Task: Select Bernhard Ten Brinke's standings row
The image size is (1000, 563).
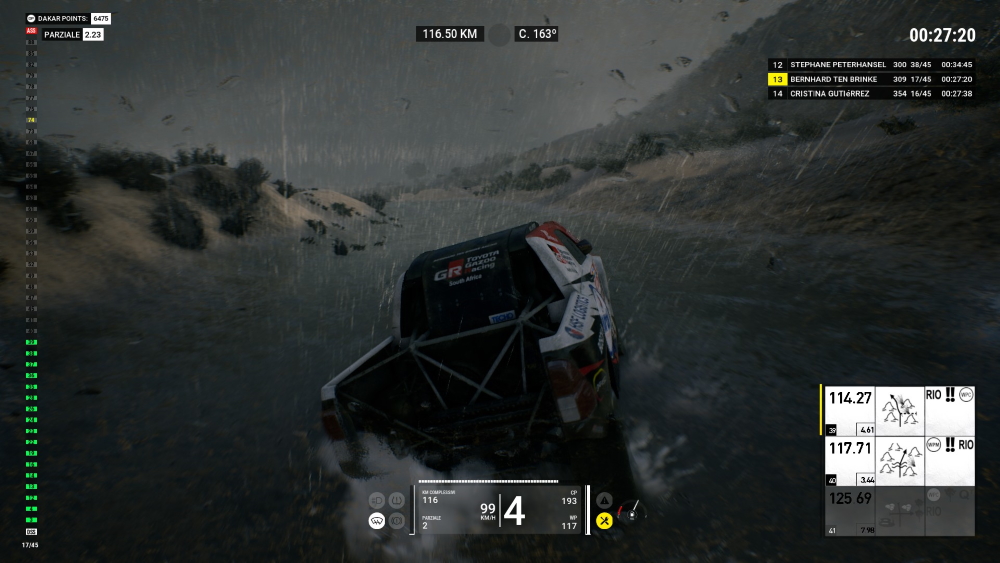Action: pos(871,79)
